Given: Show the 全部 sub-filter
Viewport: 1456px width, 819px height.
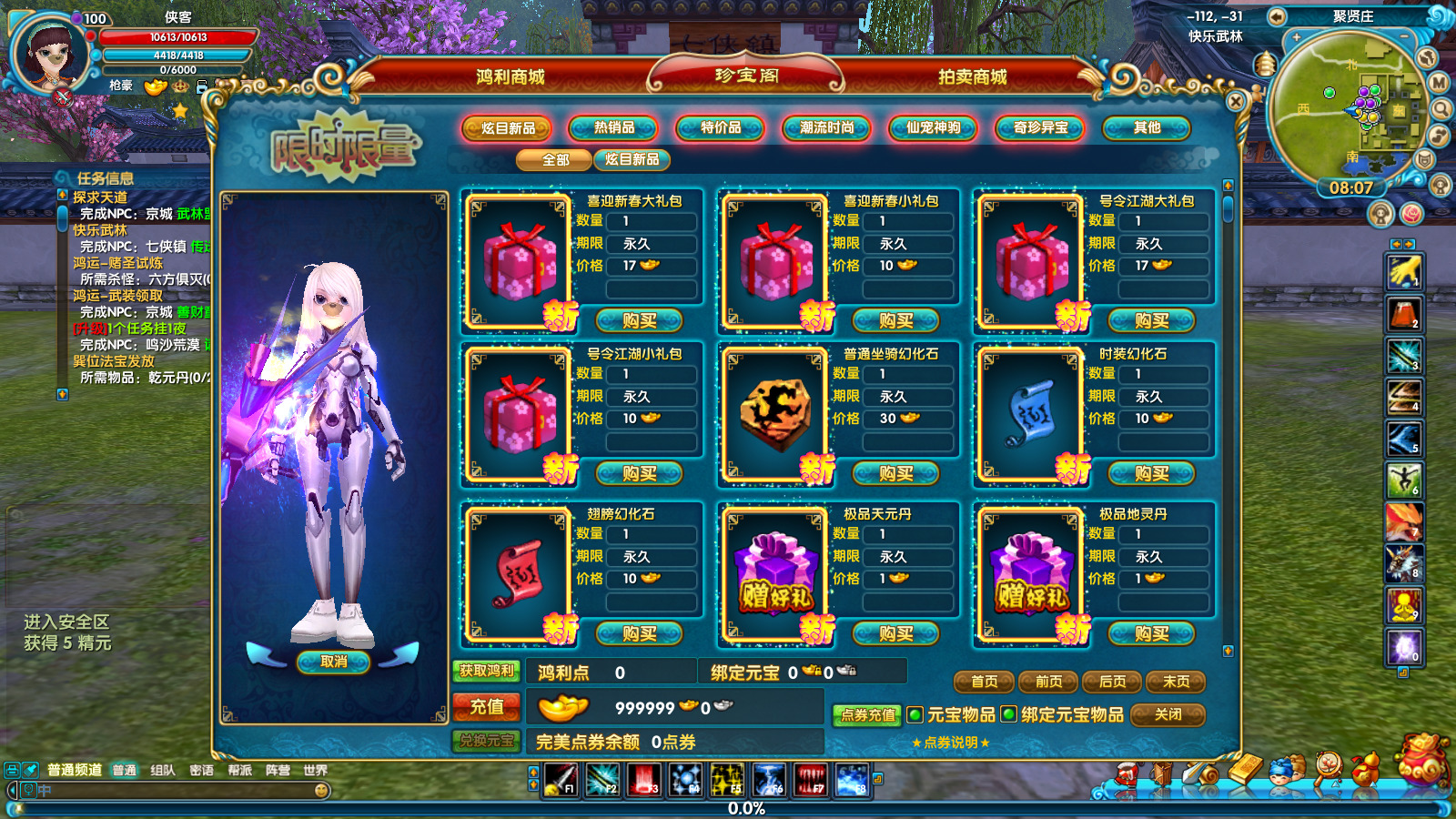Looking at the screenshot, I should click(x=555, y=160).
